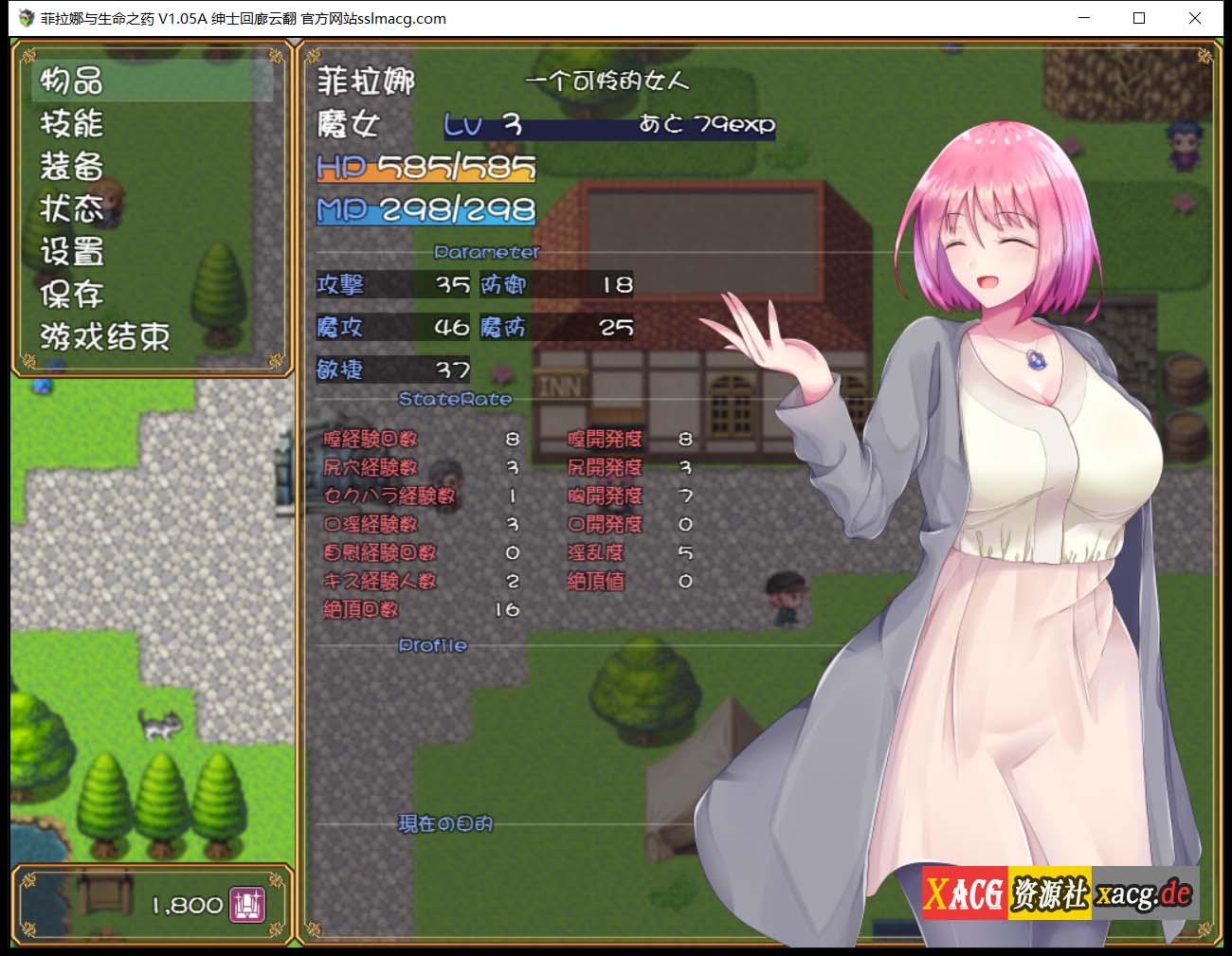Viewport: 1232px width, 956px height.
Task: Click the MP gauge showing 298/298
Action: coord(425,210)
